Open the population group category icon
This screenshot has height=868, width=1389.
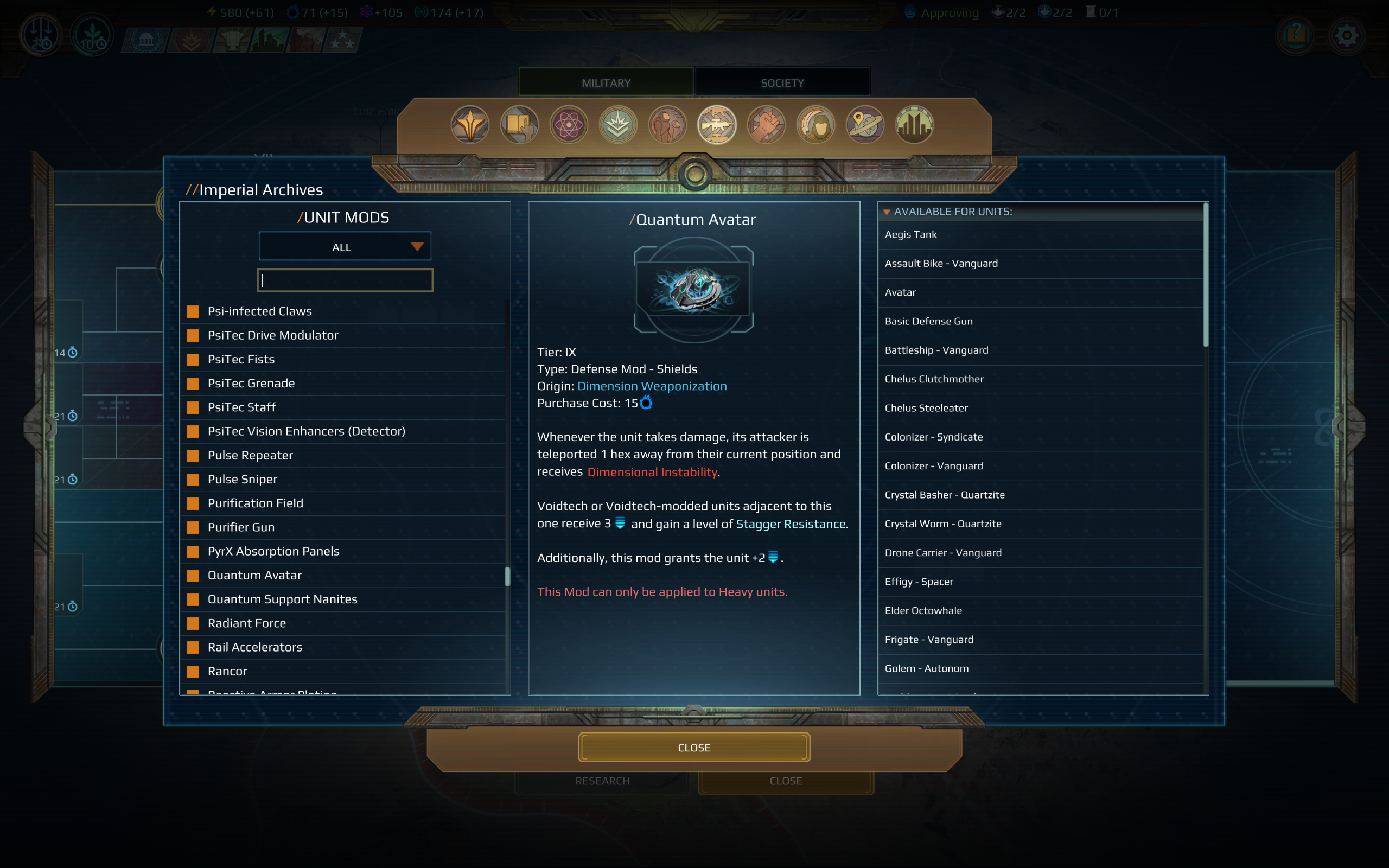coord(668,125)
